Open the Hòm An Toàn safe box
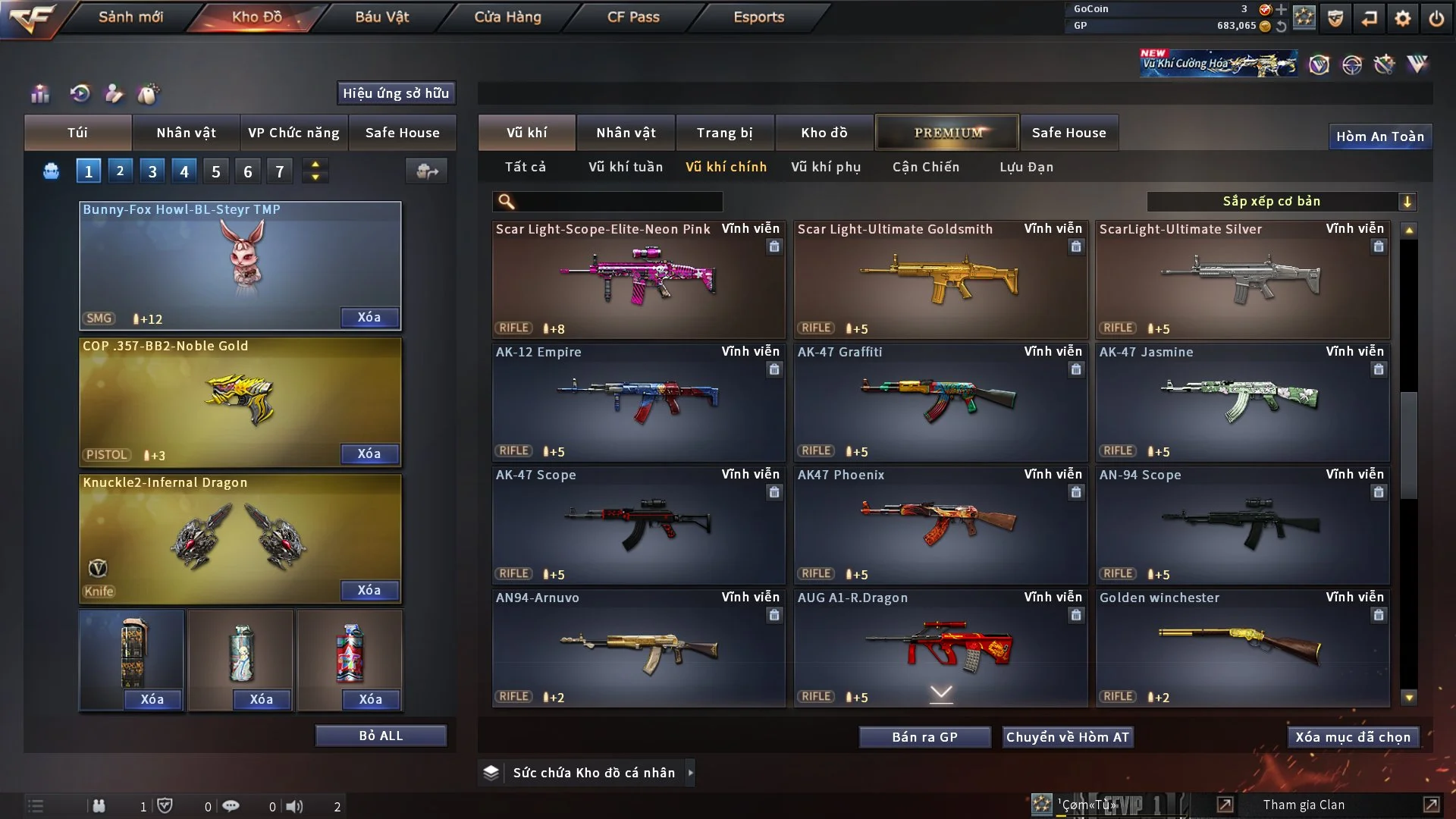Viewport: 1456px width, 819px height. pyautogui.click(x=1379, y=136)
